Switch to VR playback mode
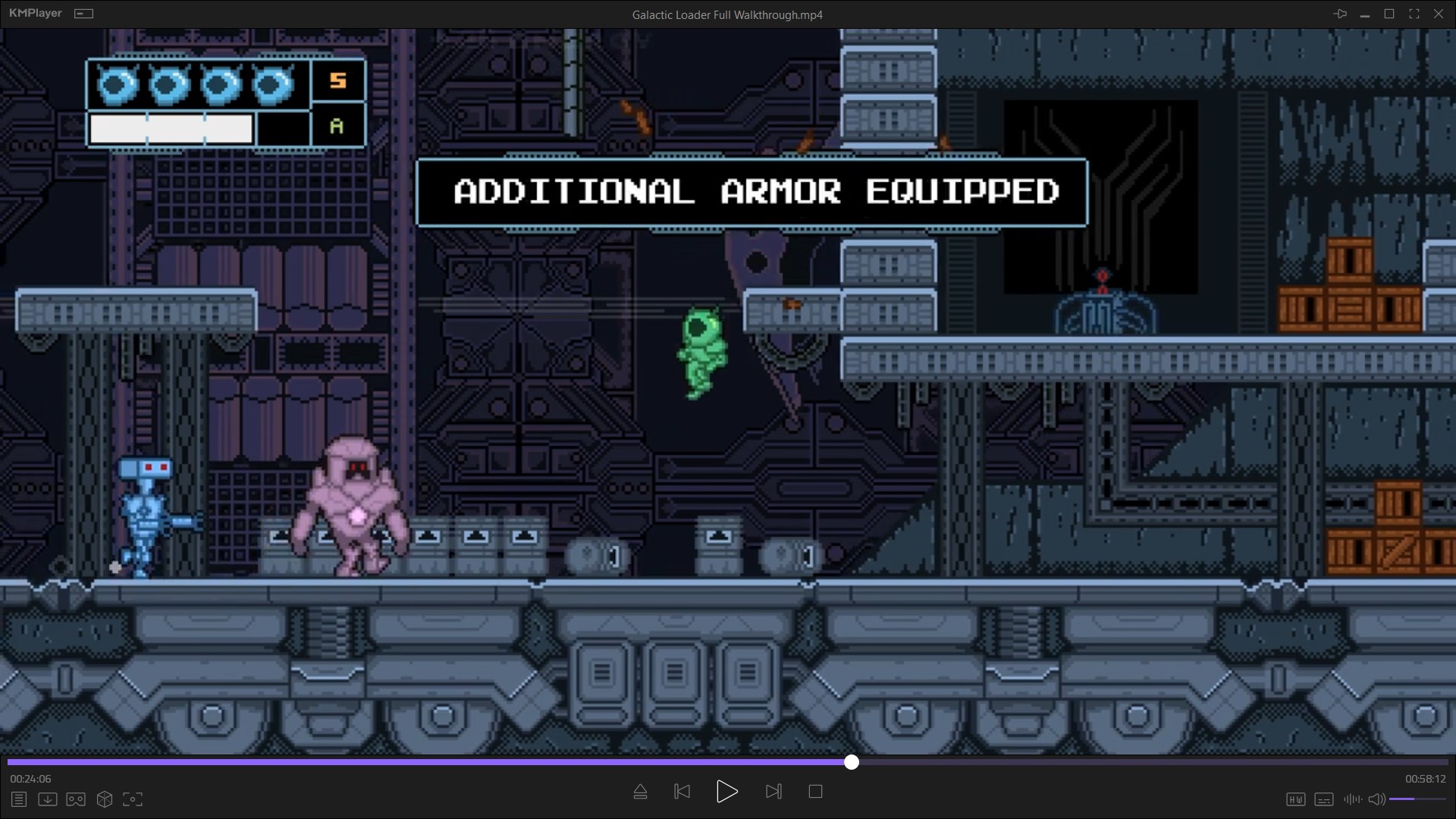 [75, 799]
